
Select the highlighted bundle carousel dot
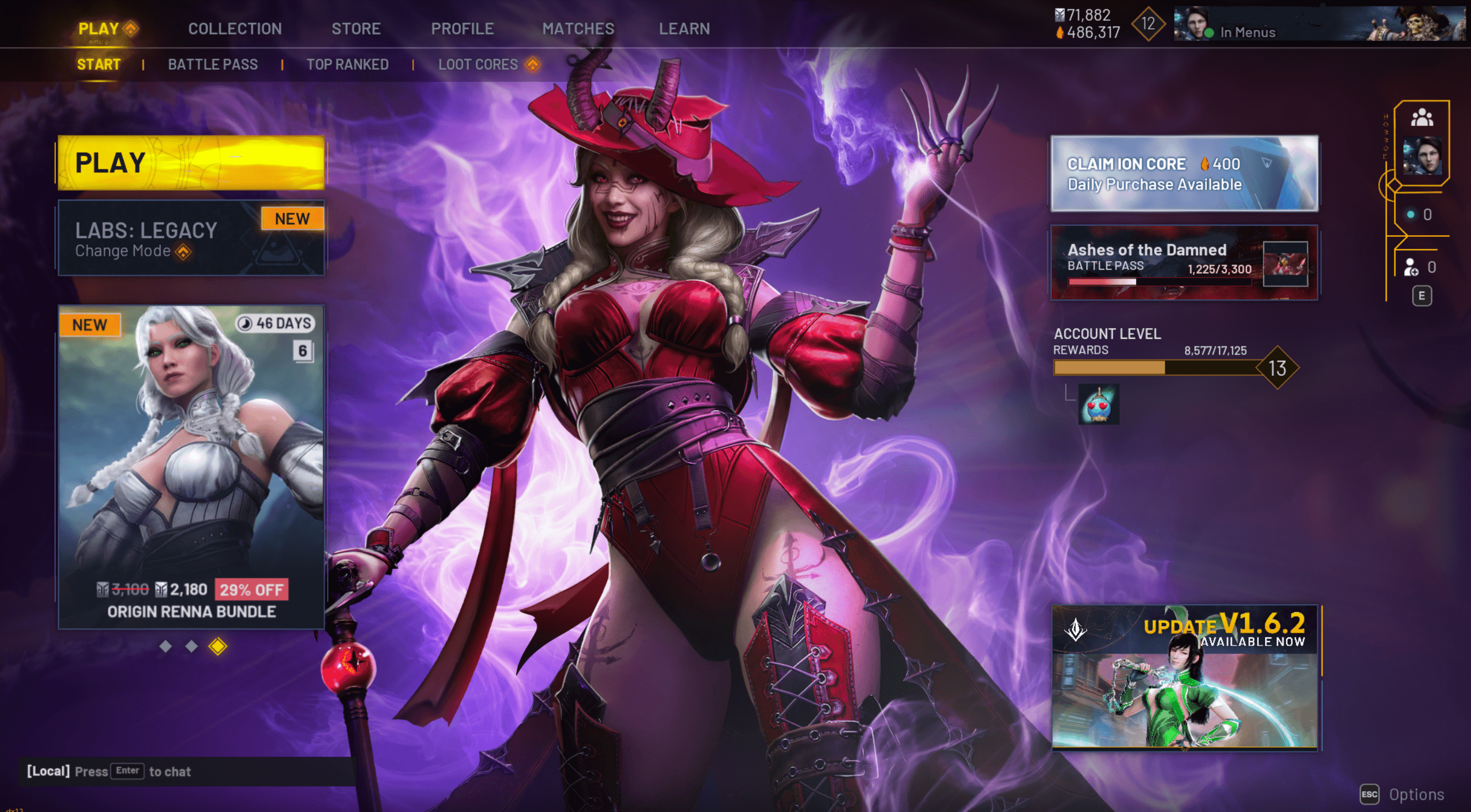point(217,647)
